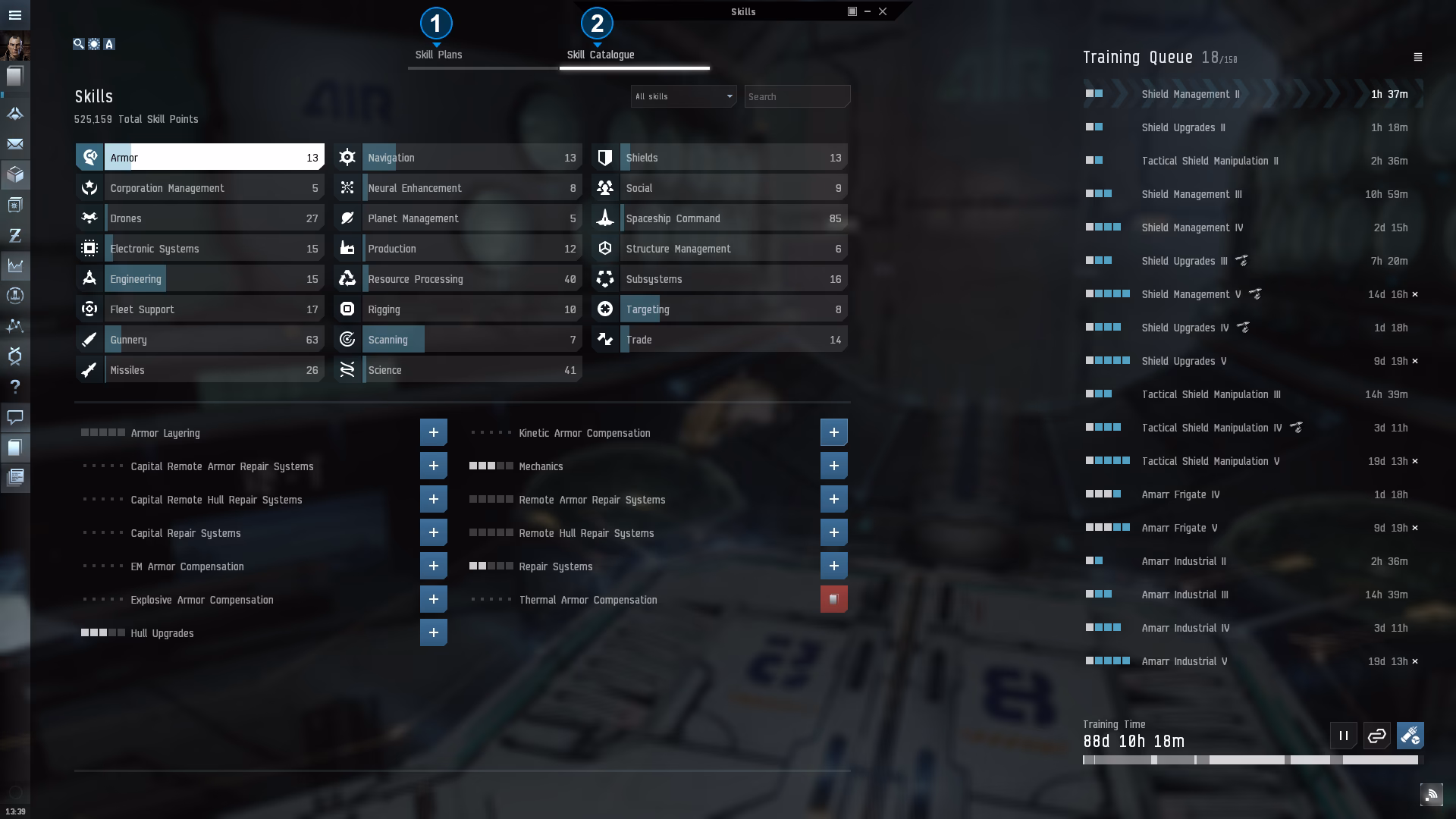Click the help question-mark icon in the sidebar
The height and width of the screenshot is (819, 1456).
(x=15, y=387)
